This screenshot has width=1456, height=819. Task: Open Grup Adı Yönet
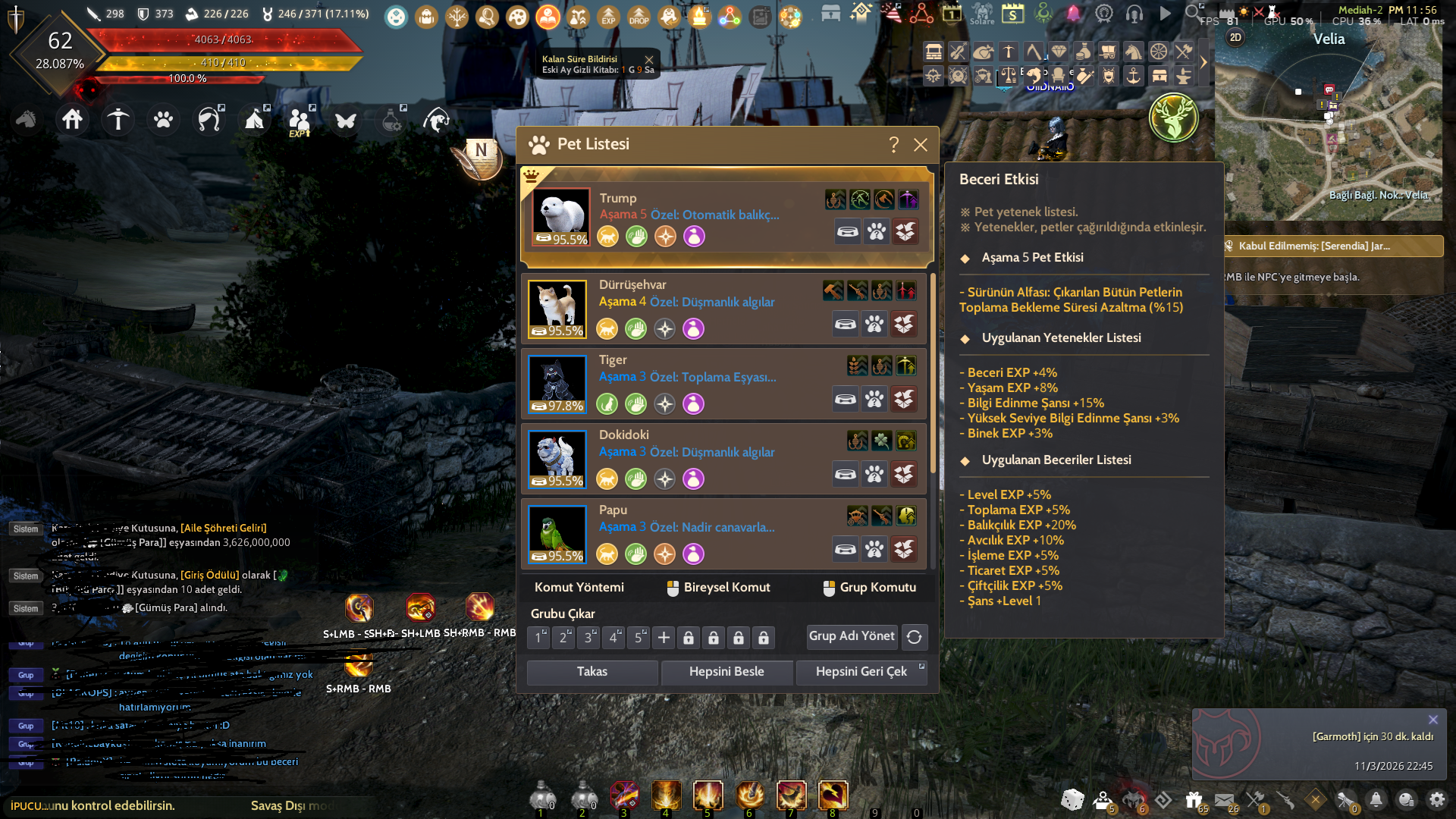[852, 636]
